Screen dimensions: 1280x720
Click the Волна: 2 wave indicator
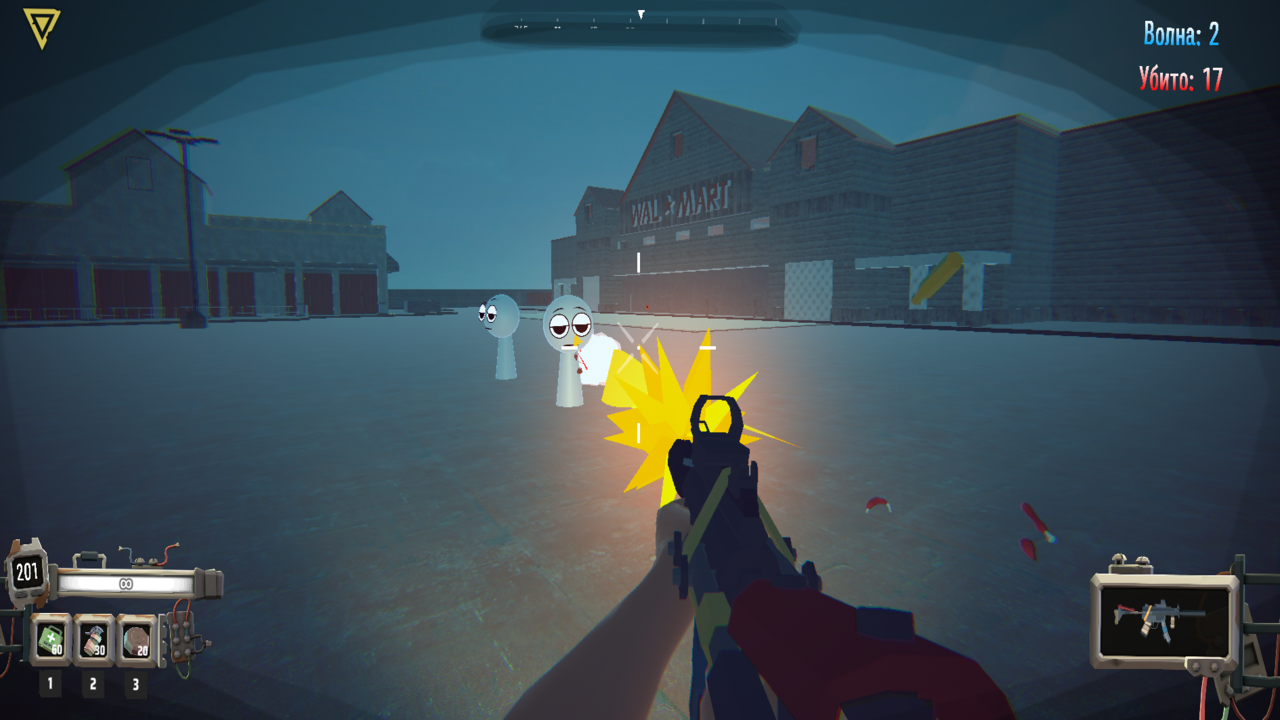pos(1183,33)
